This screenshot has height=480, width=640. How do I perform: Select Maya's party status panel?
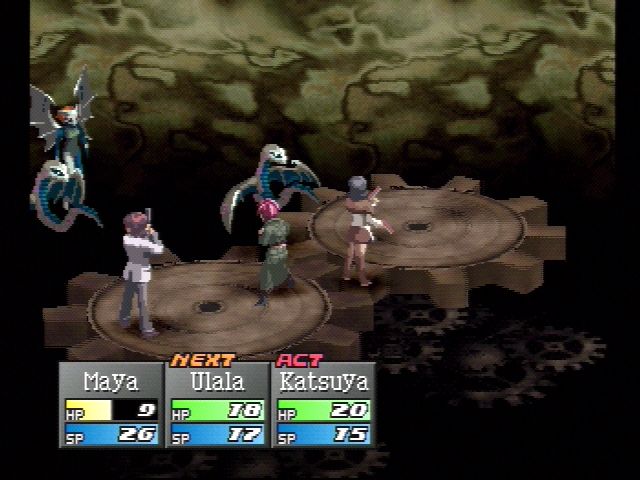pyautogui.click(x=111, y=405)
